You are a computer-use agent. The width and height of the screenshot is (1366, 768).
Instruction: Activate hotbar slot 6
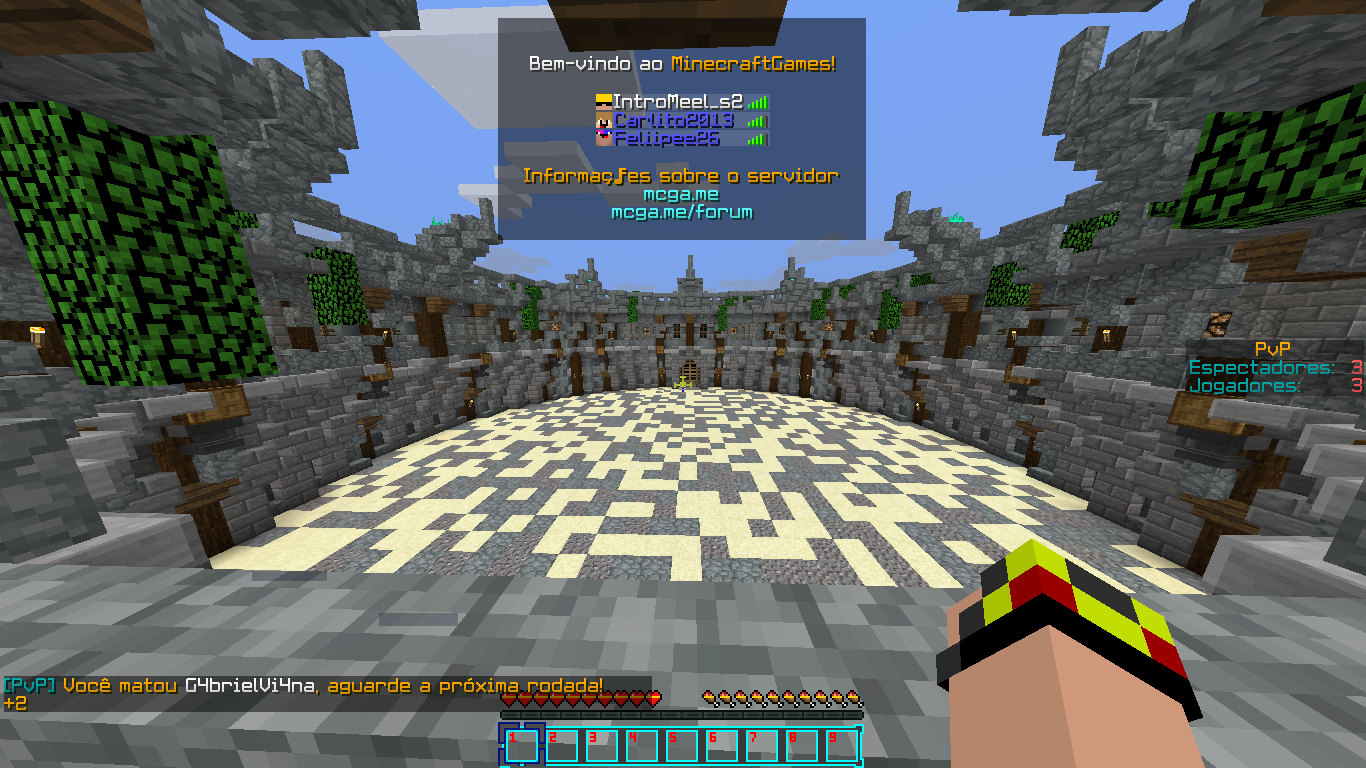[721, 746]
